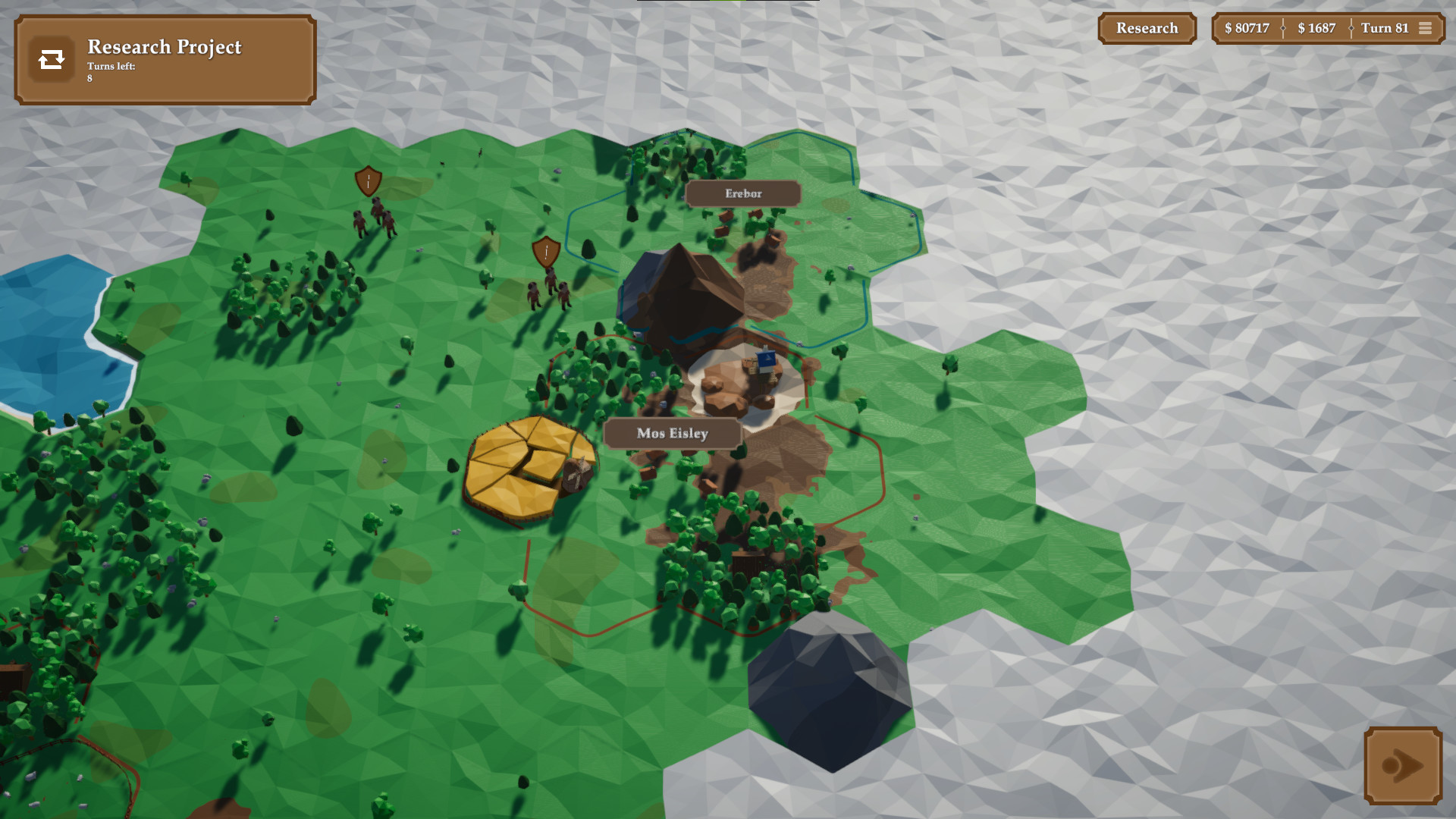1456x819 pixels.
Task: Open the hamburger menu beside Turn 81
Action: point(1426,28)
